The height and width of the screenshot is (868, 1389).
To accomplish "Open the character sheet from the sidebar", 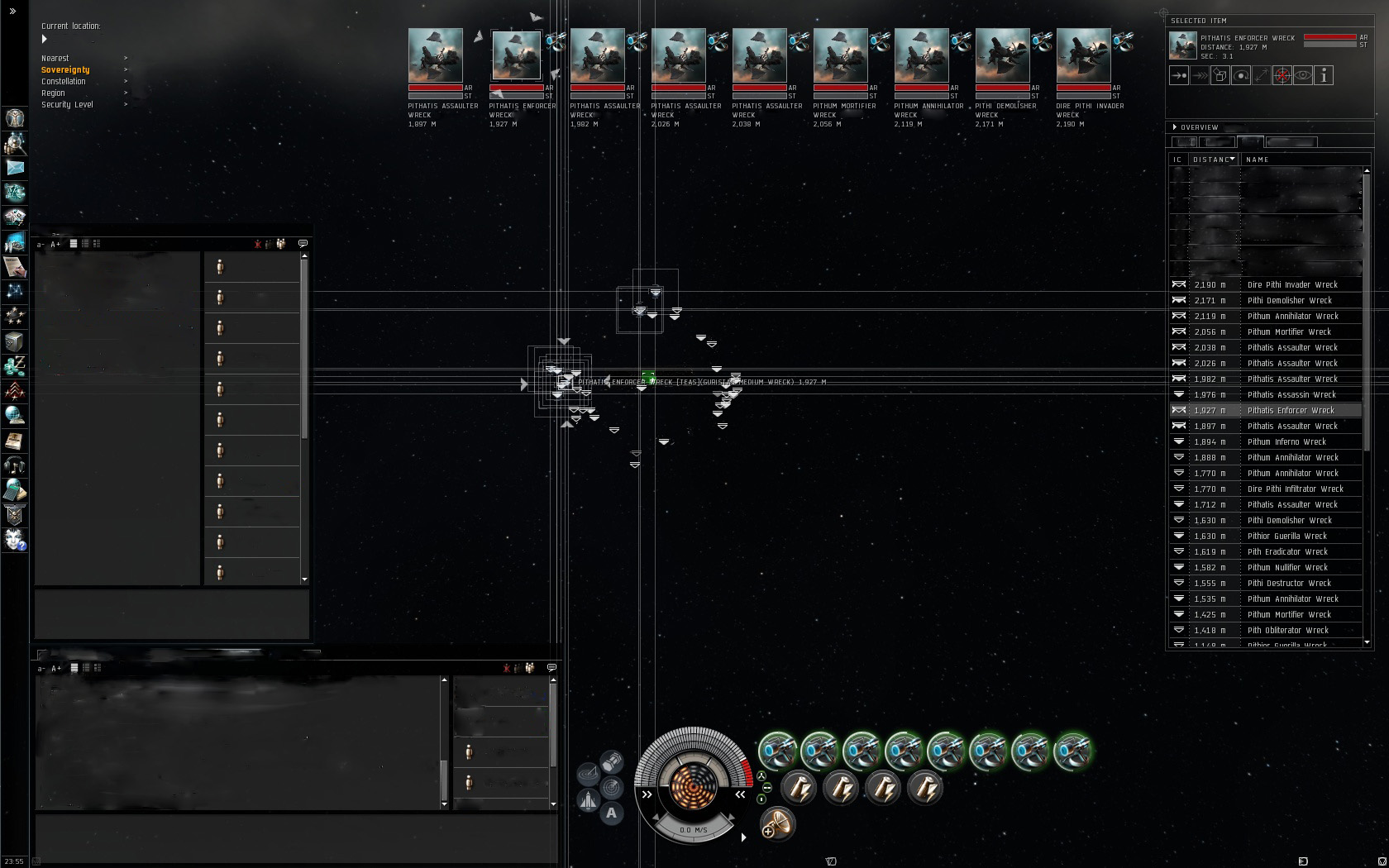I will [x=14, y=118].
